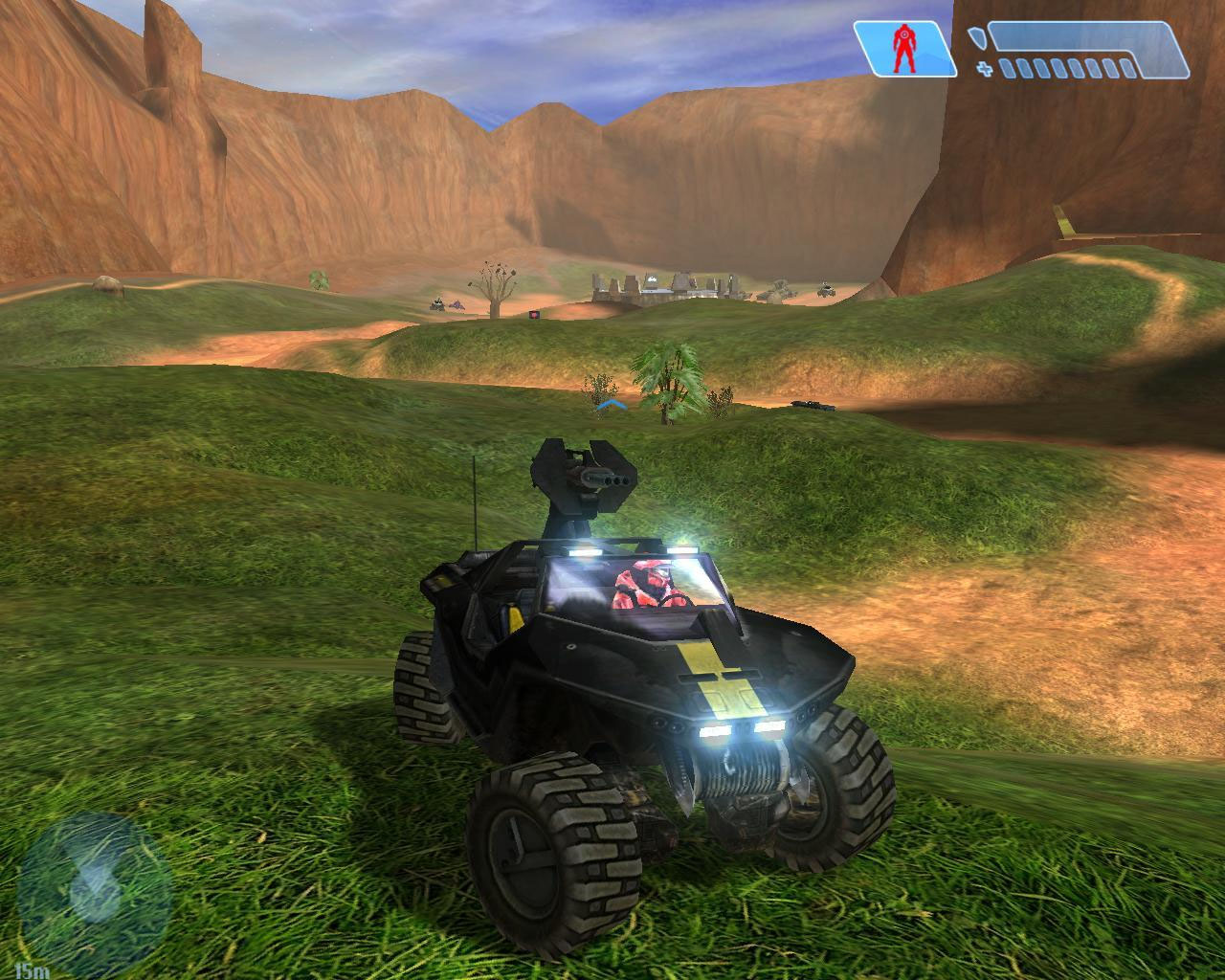Click the circular motion tracker radar
Viewport: 1225px width, 980px height.
click(94, 887)
